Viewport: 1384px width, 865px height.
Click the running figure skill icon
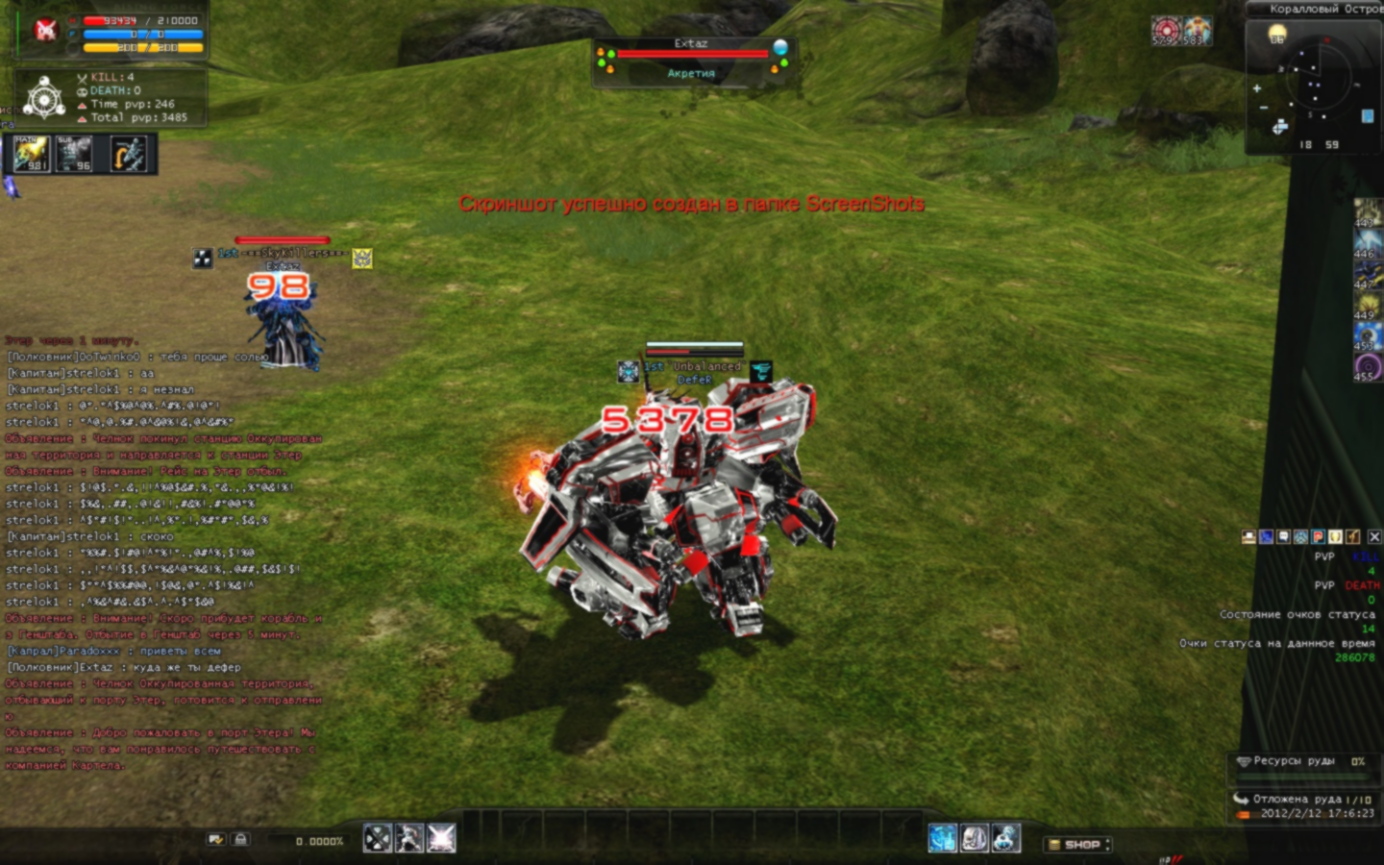pyautogui.click(x=409, y=838)
